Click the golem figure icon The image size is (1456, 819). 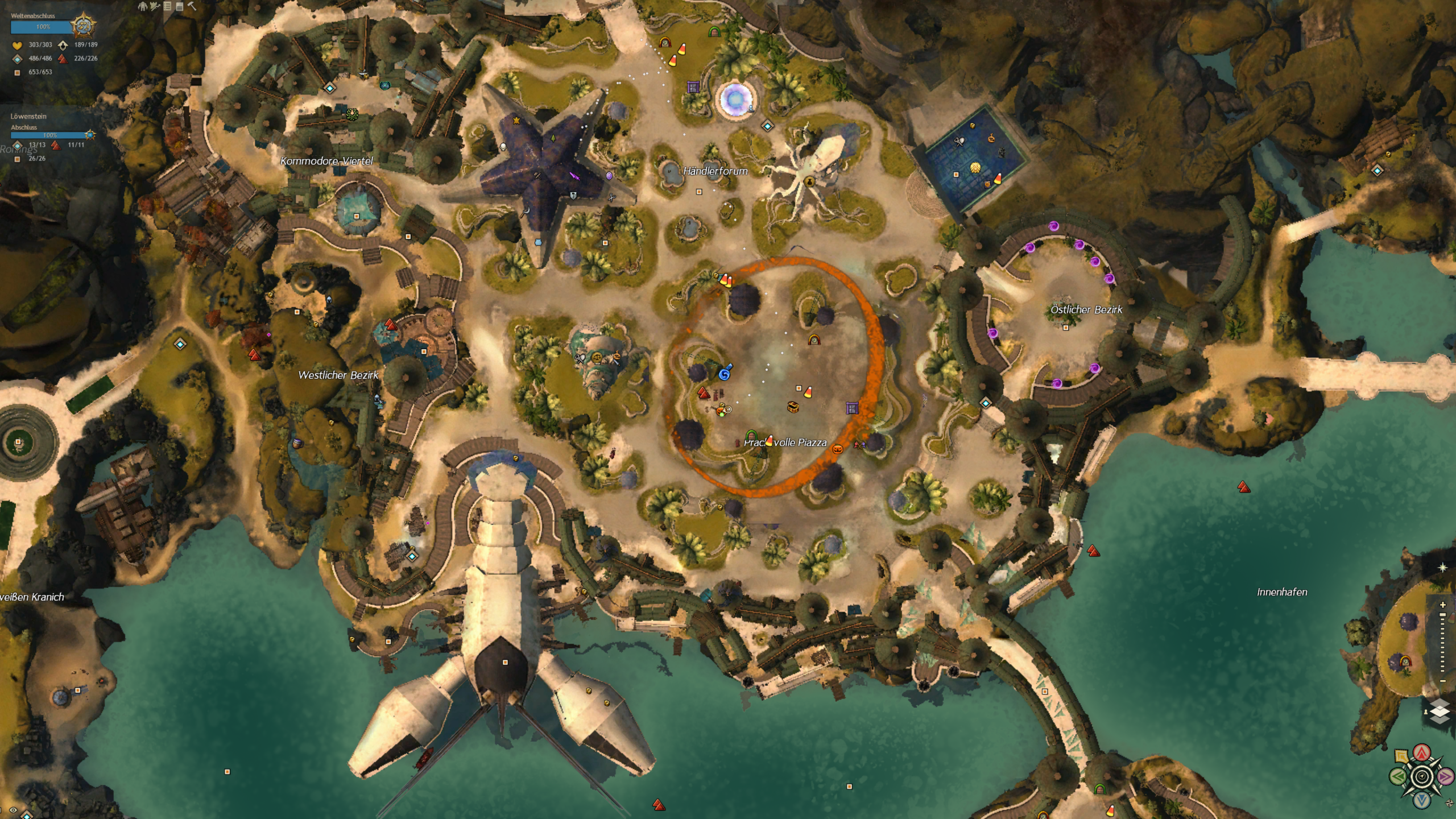[x=142, y=6]
